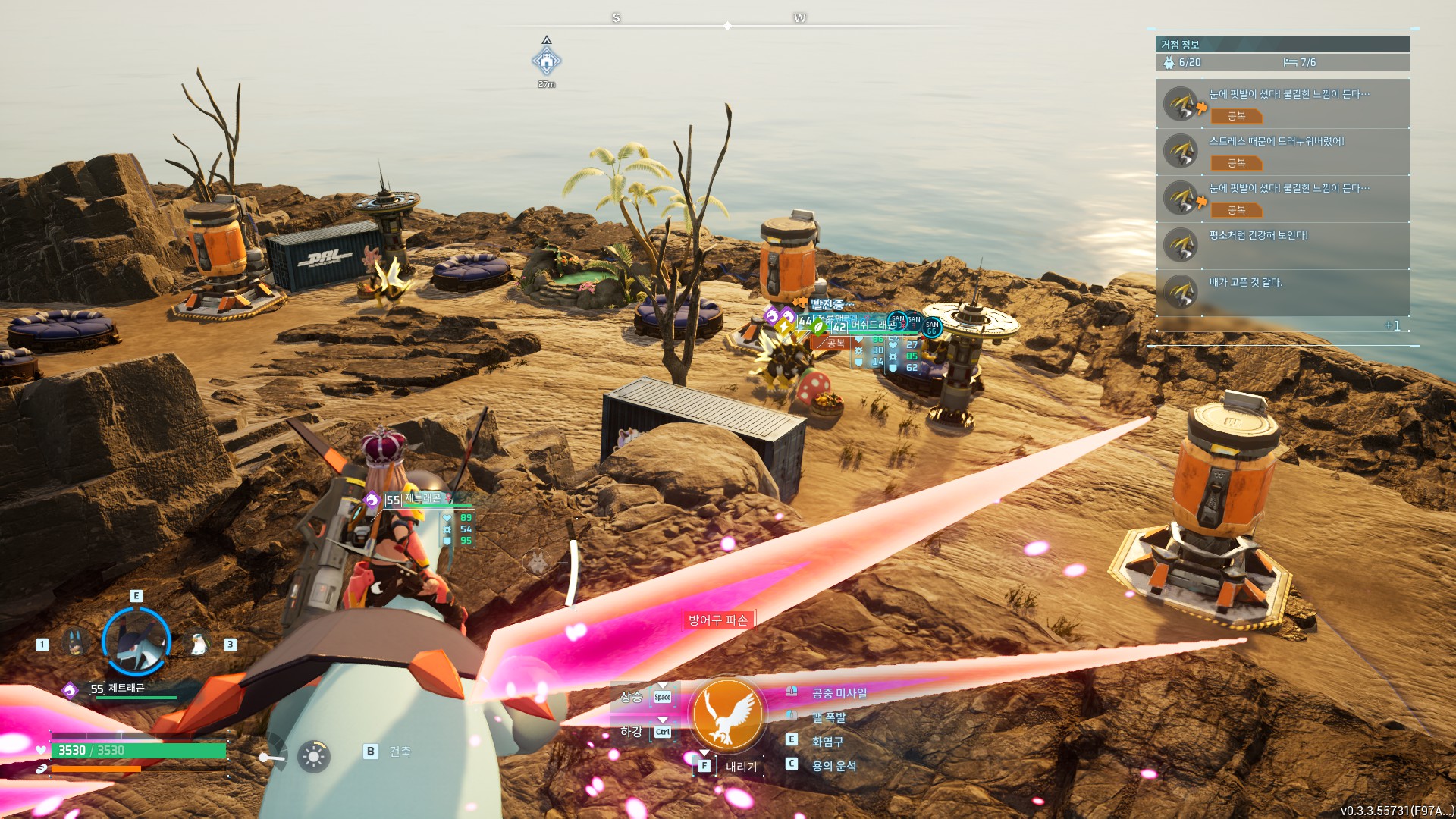This screenshot has width=1456, height=819.
Task: Activate the 화염구 fireball skill
Action: coord(827,742)
